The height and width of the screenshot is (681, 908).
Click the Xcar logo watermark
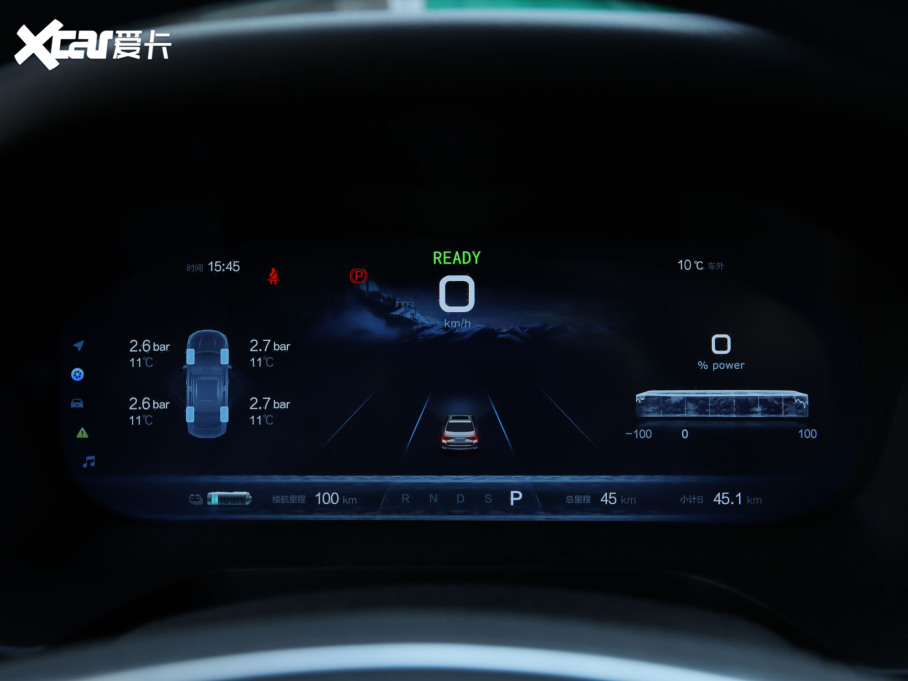point(93,45)
